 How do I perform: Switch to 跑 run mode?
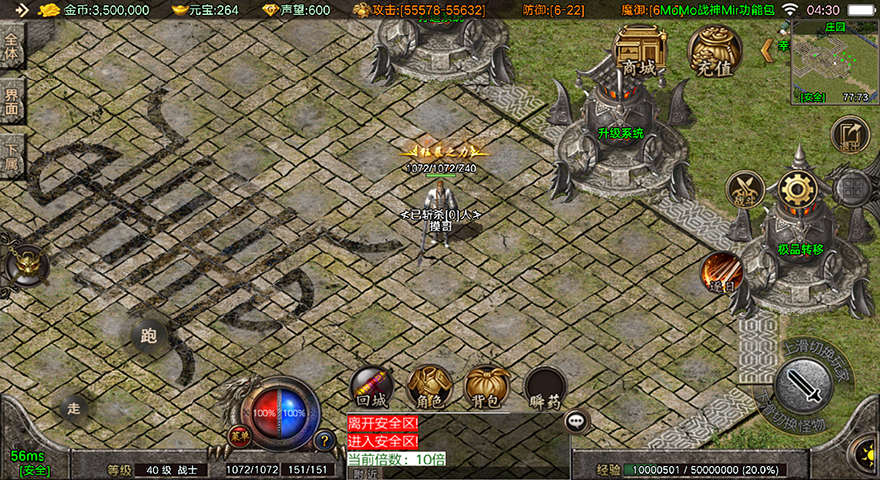point(150,336)
